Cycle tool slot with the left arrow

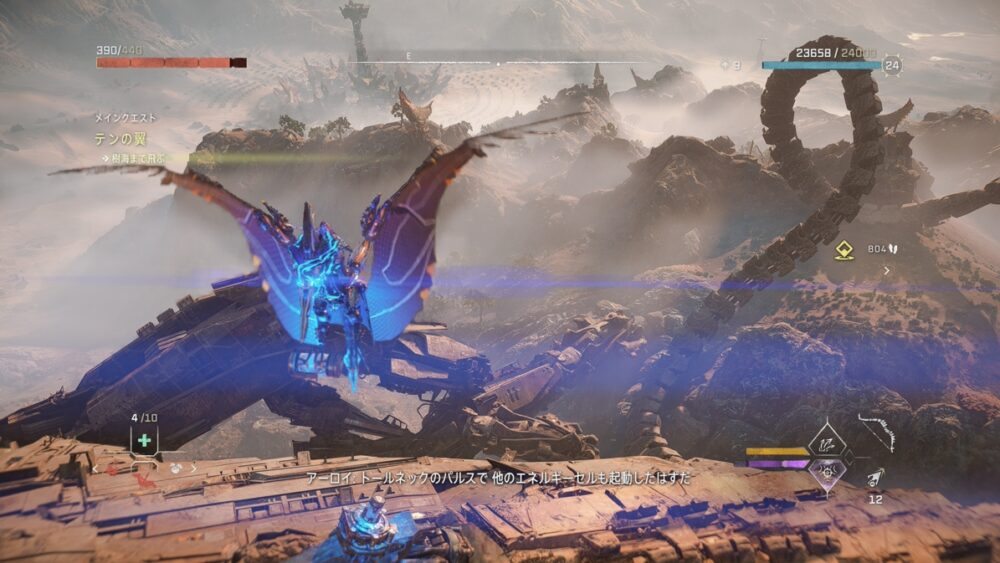[96, 467]
